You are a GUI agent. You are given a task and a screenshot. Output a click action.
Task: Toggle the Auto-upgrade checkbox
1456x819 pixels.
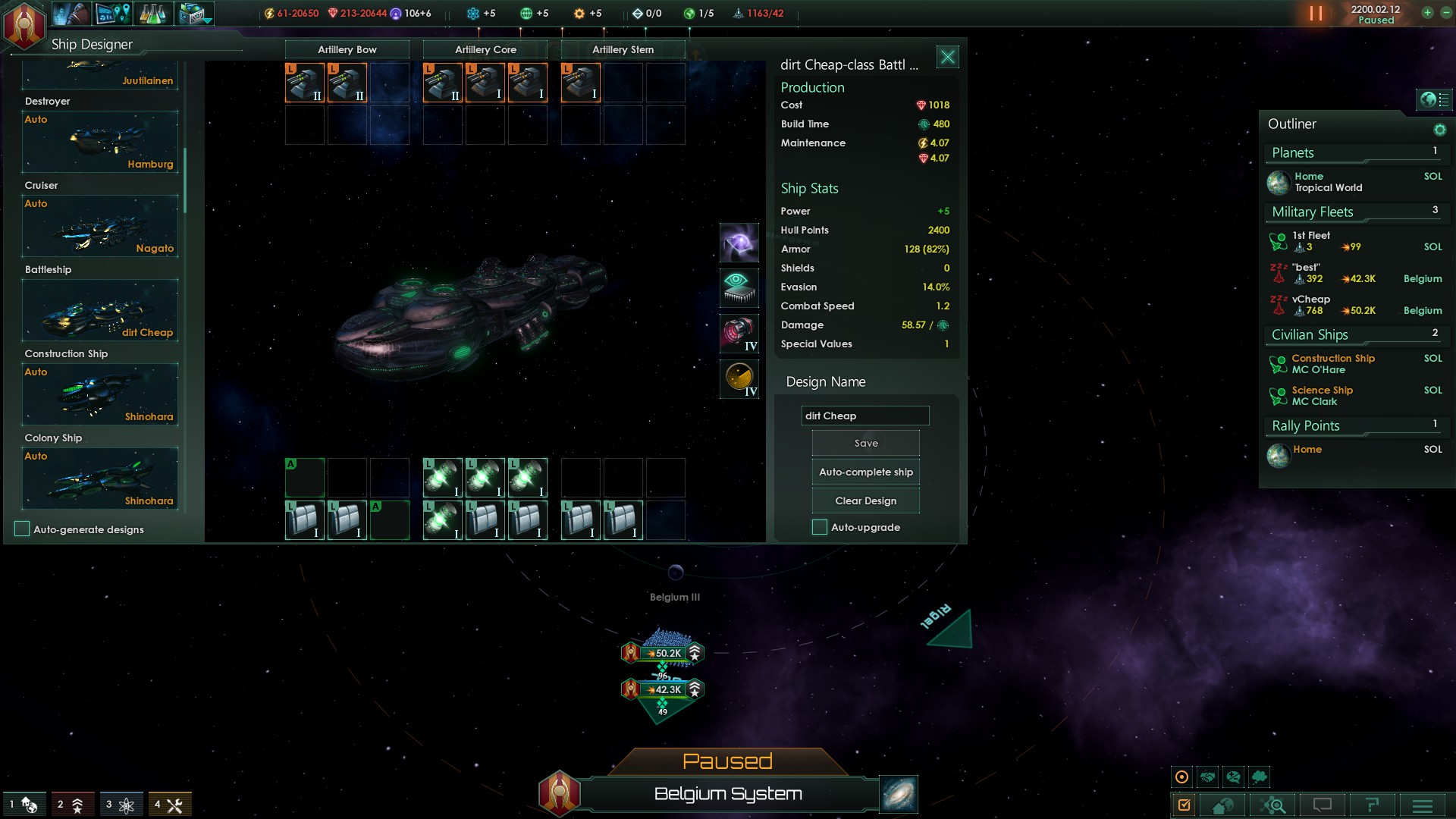coord(820,528)
